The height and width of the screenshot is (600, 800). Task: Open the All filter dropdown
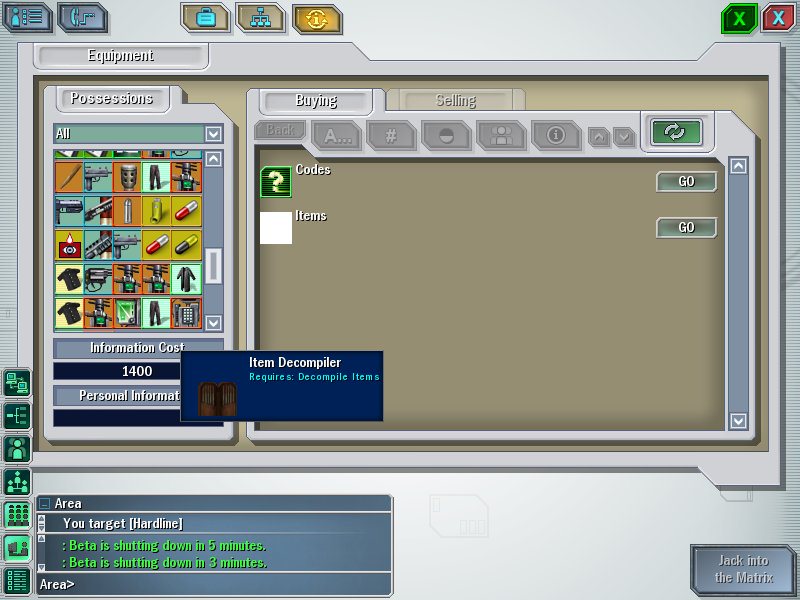[x=213, y=133]
